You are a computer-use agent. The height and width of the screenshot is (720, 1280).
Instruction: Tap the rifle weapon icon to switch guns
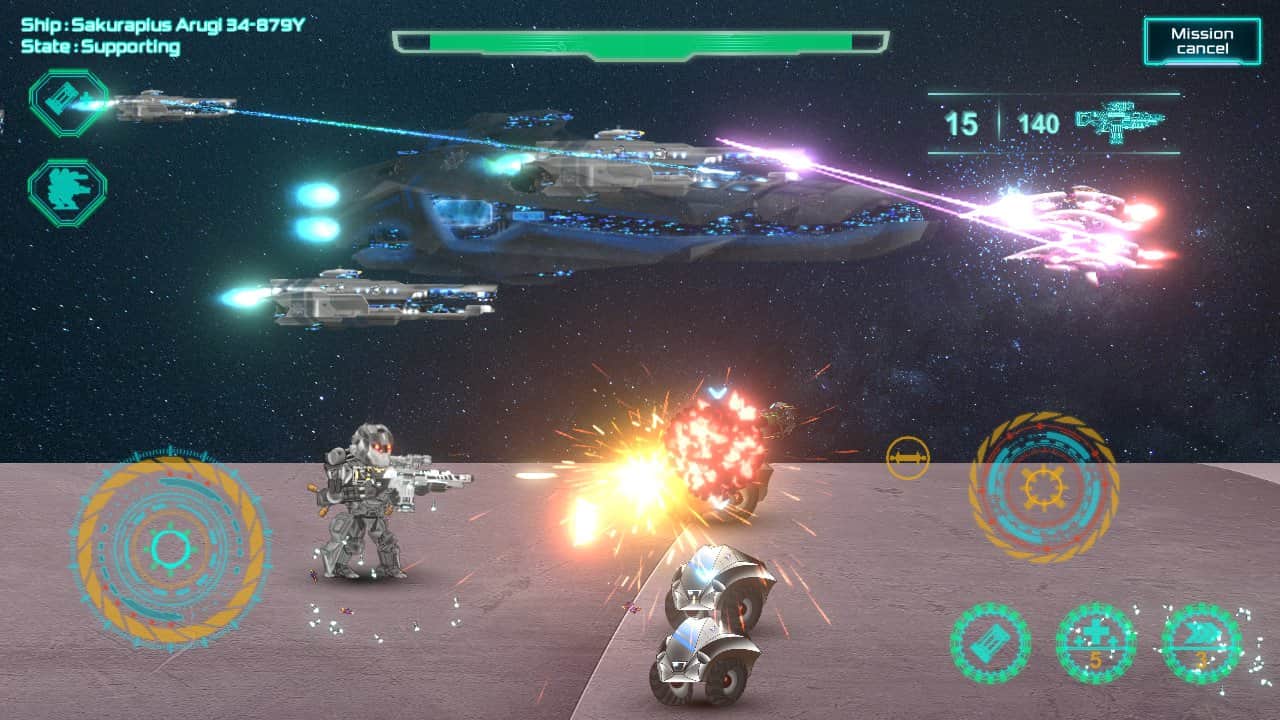1121,123
